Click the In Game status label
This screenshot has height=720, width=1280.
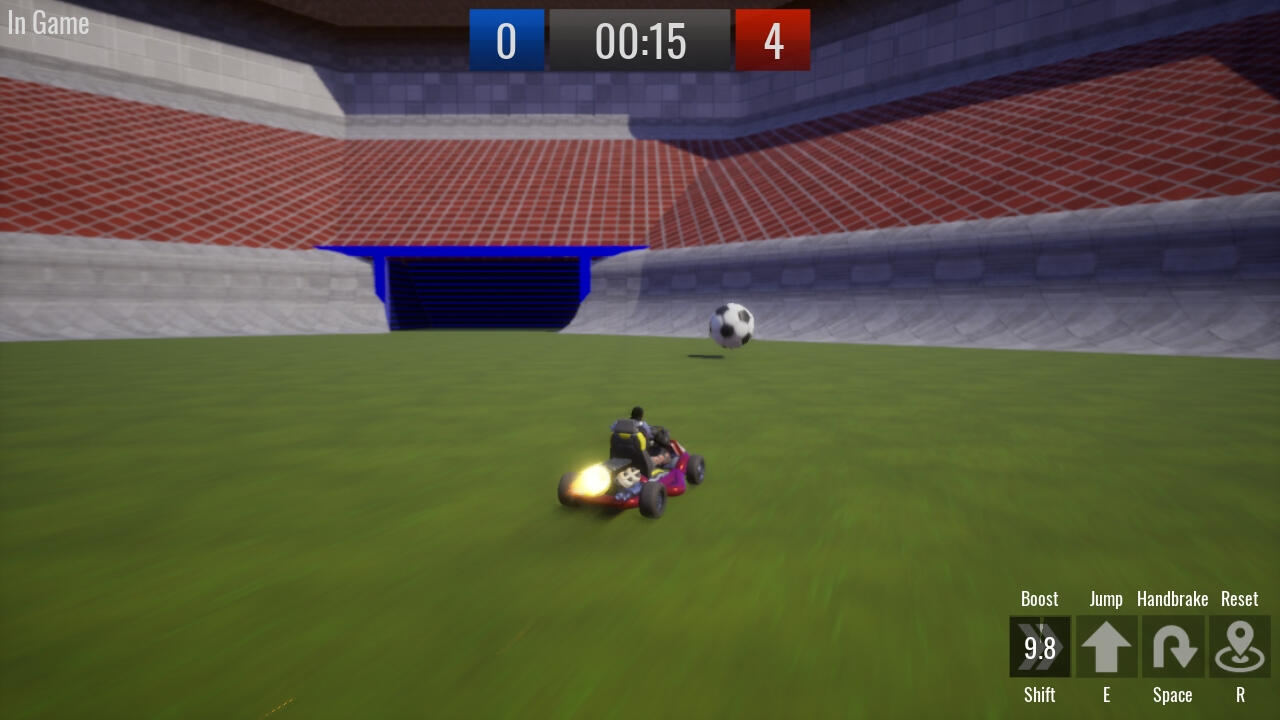coord(47,22)
